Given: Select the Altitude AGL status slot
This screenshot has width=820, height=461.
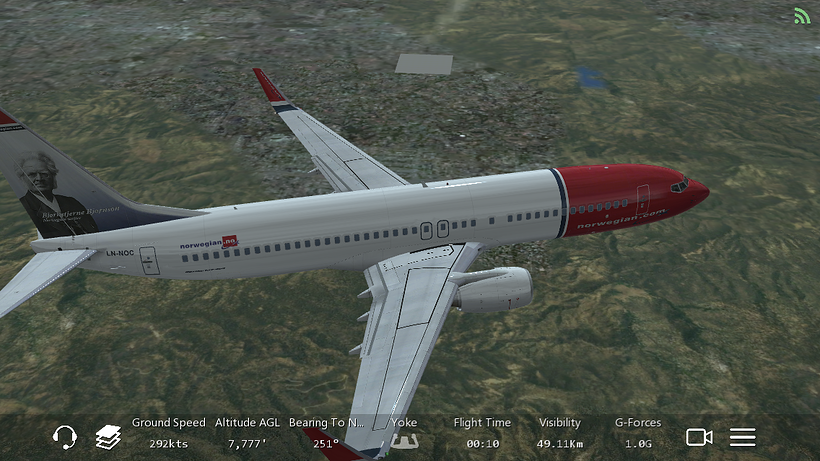Looking at the screenshot, I should (x=247, y=433).
